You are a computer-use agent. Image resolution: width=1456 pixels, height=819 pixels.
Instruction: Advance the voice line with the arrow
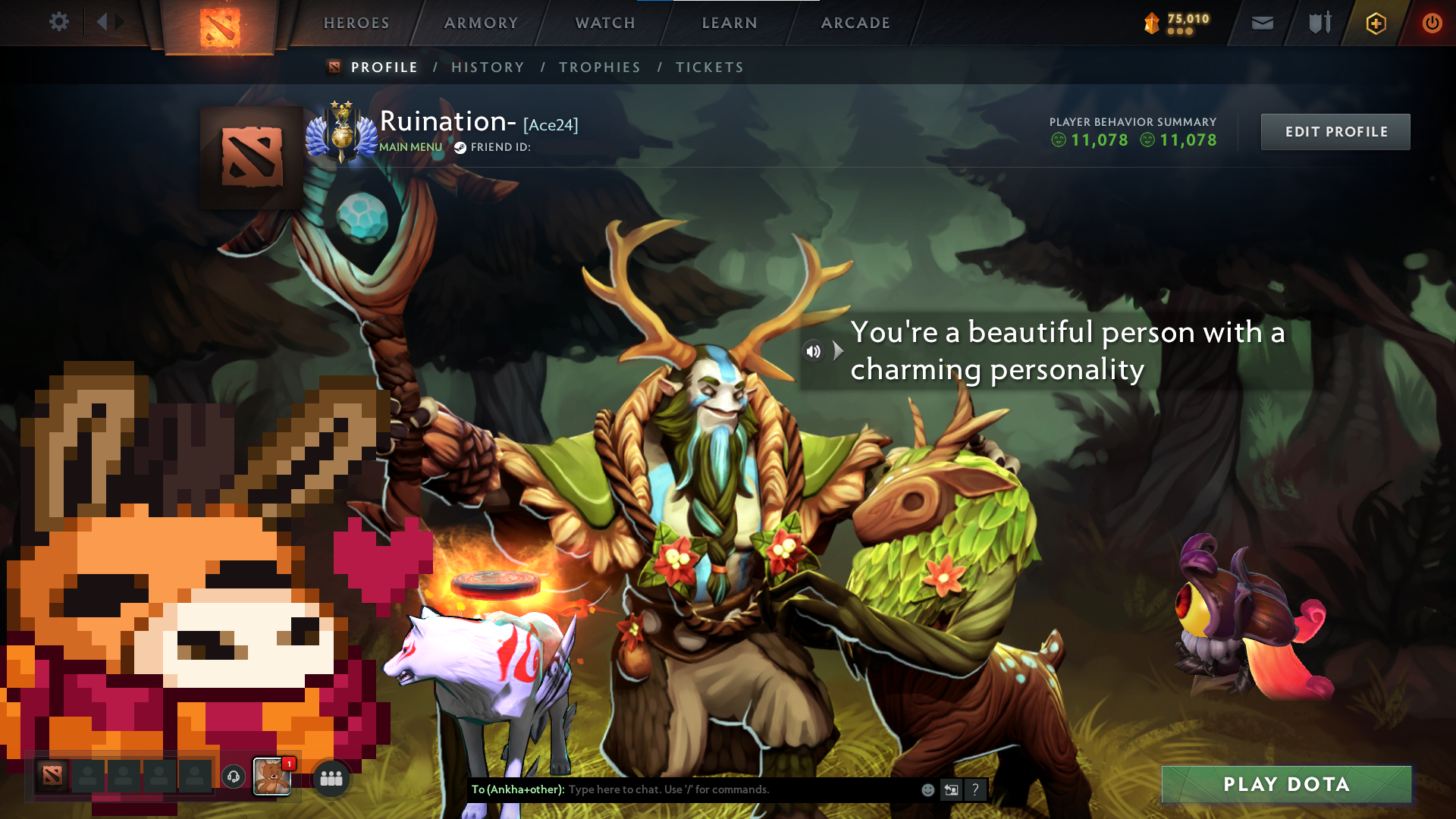point(837,350)
